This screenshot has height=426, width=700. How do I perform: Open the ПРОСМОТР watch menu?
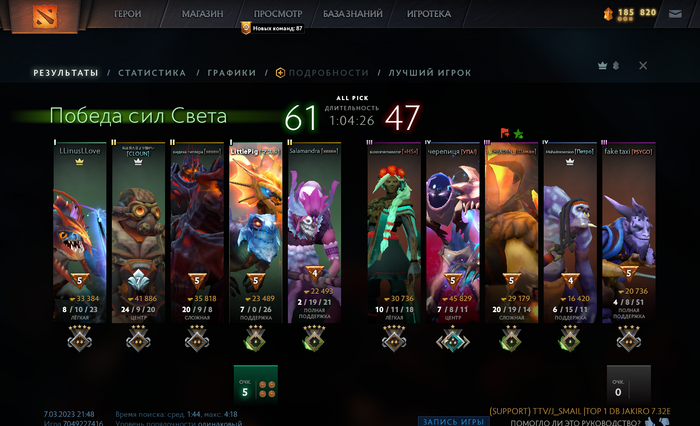[277, 15]
